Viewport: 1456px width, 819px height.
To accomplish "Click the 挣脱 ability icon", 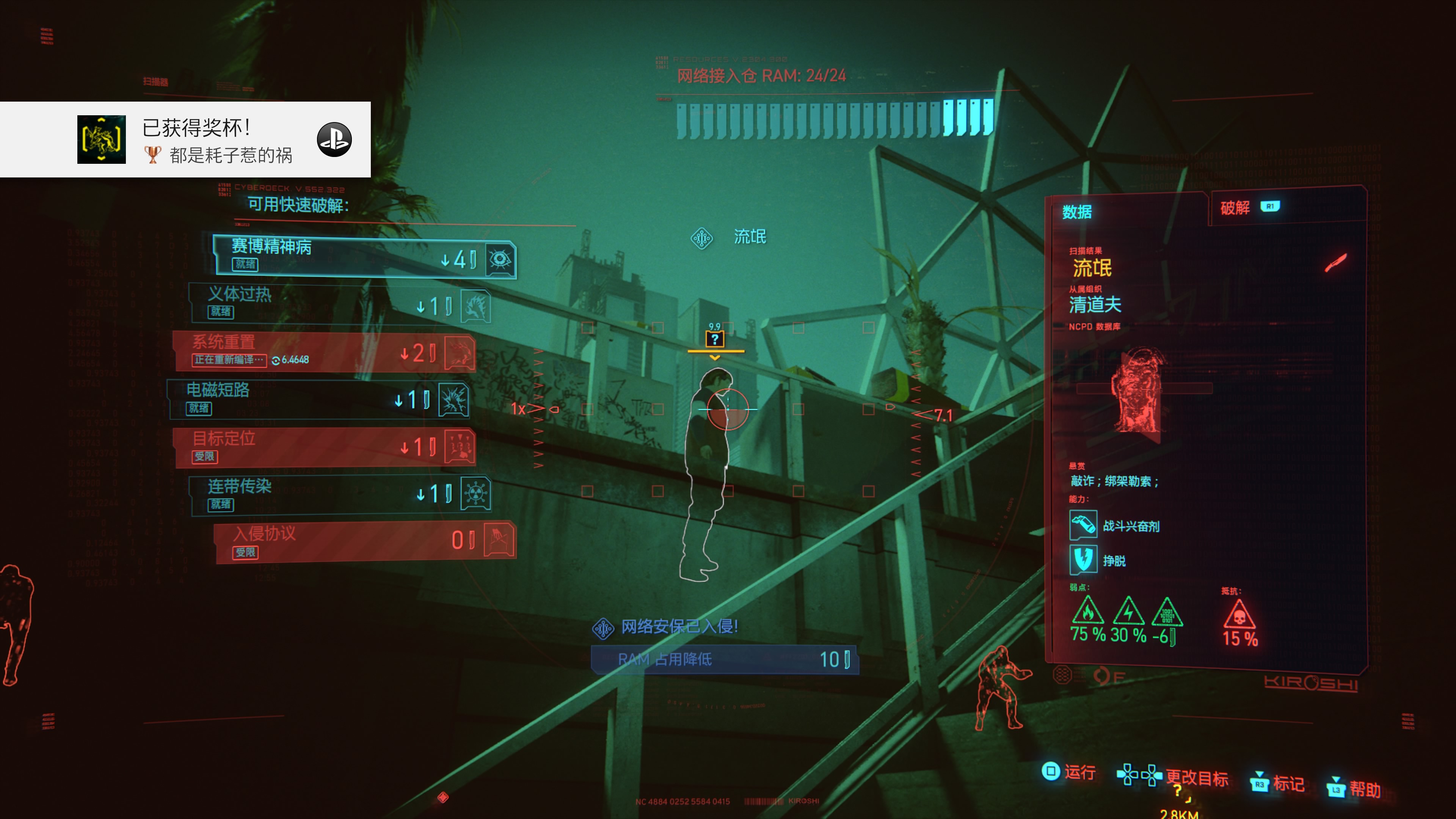I will tap(1083, 560).
